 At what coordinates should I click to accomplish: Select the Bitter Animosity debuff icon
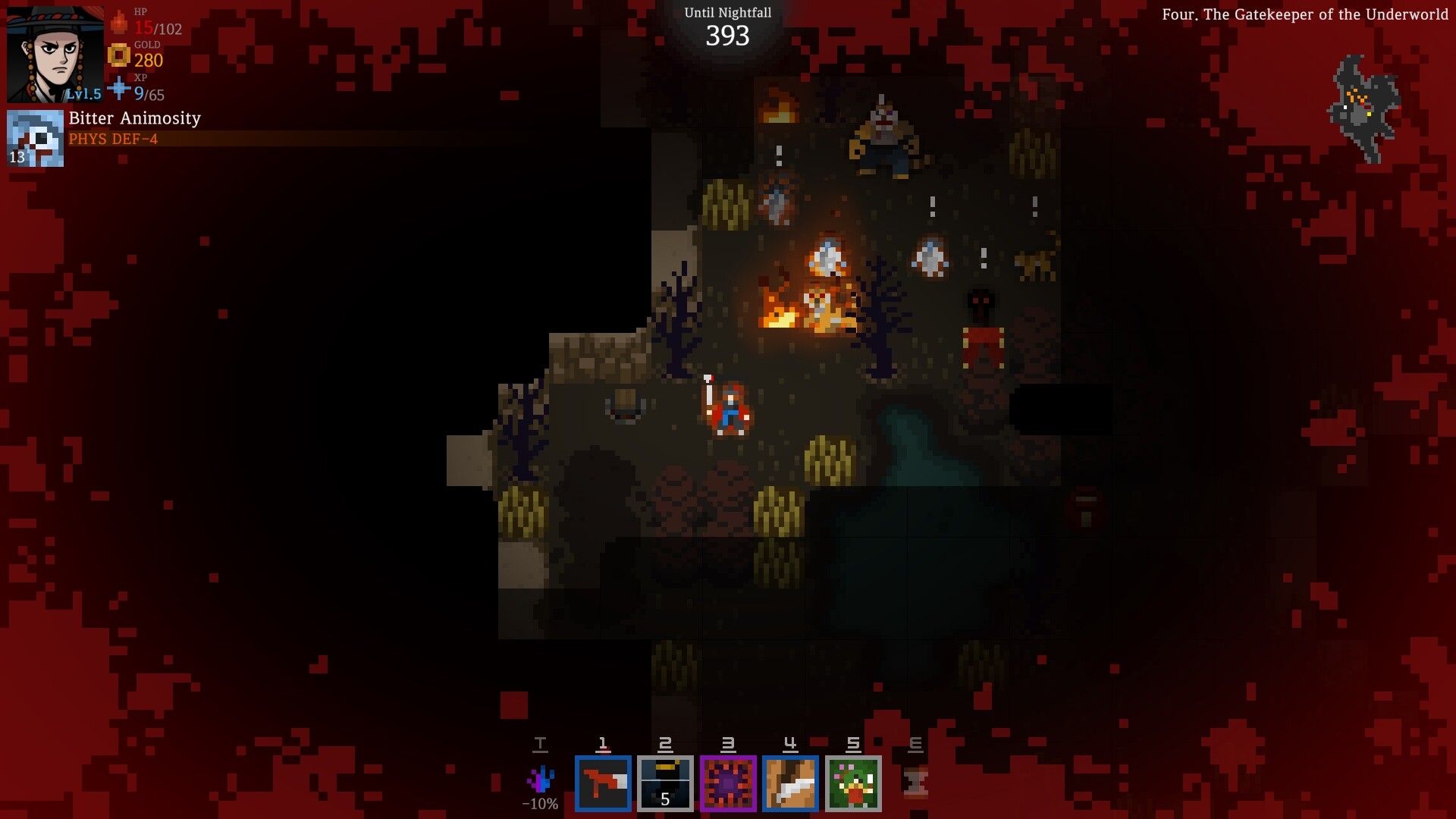pos(35,137)
